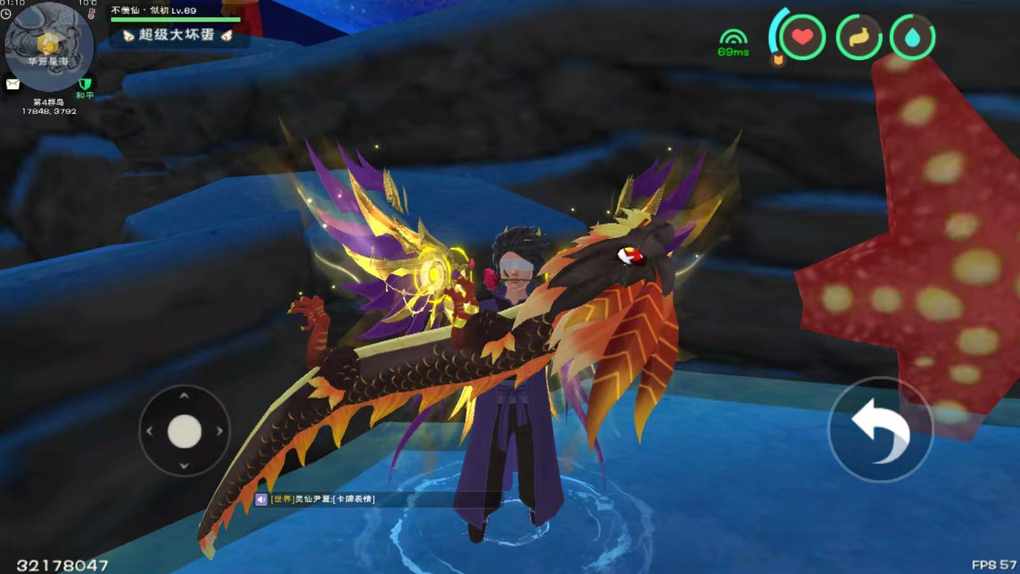1020x574 pixels.
Task: Select the yellow stomach hunger icon
Action: point(858,38)
